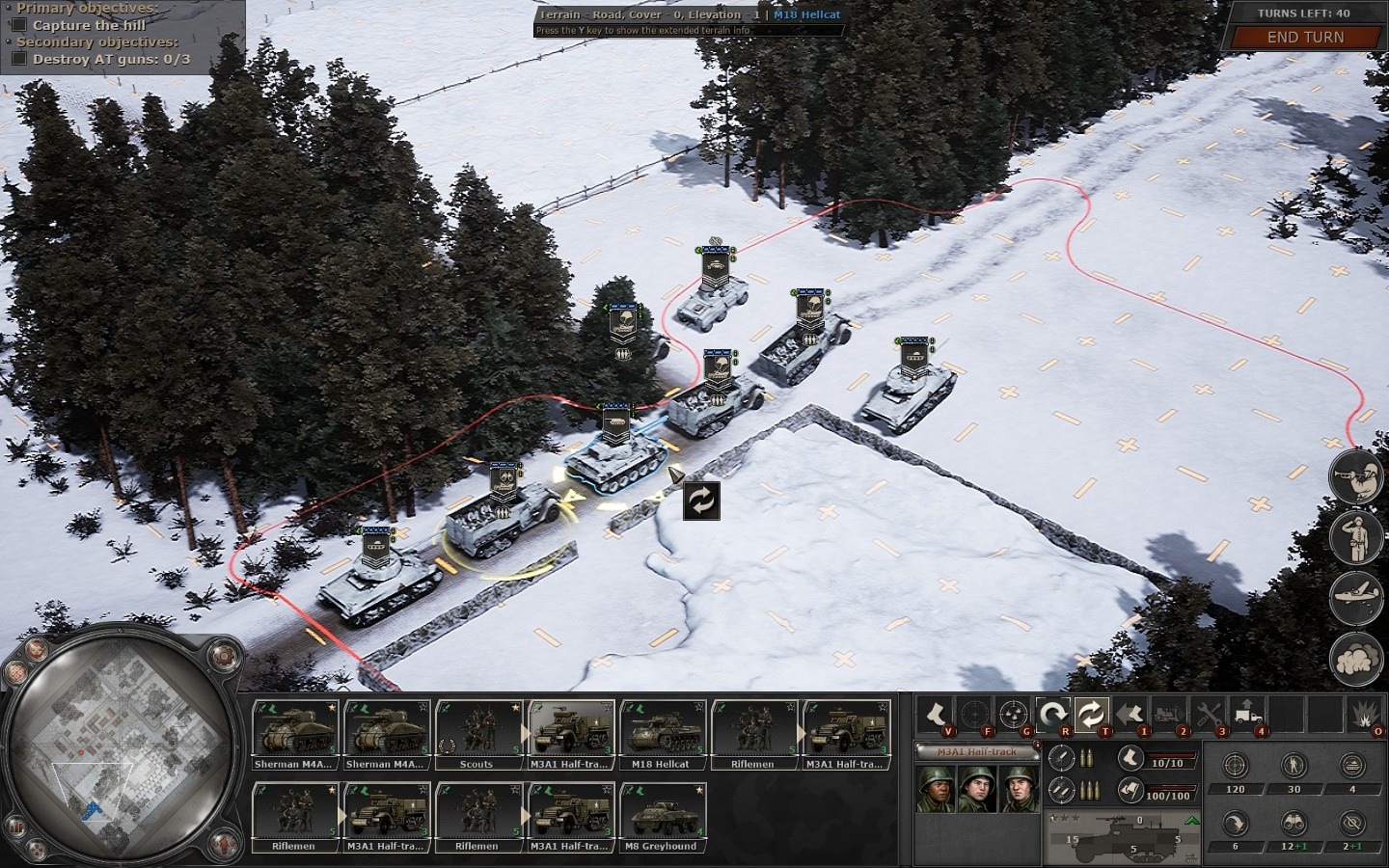1389x868 pixels.
Task: Open the bugle call support ability
Action: click(1352, 475)
